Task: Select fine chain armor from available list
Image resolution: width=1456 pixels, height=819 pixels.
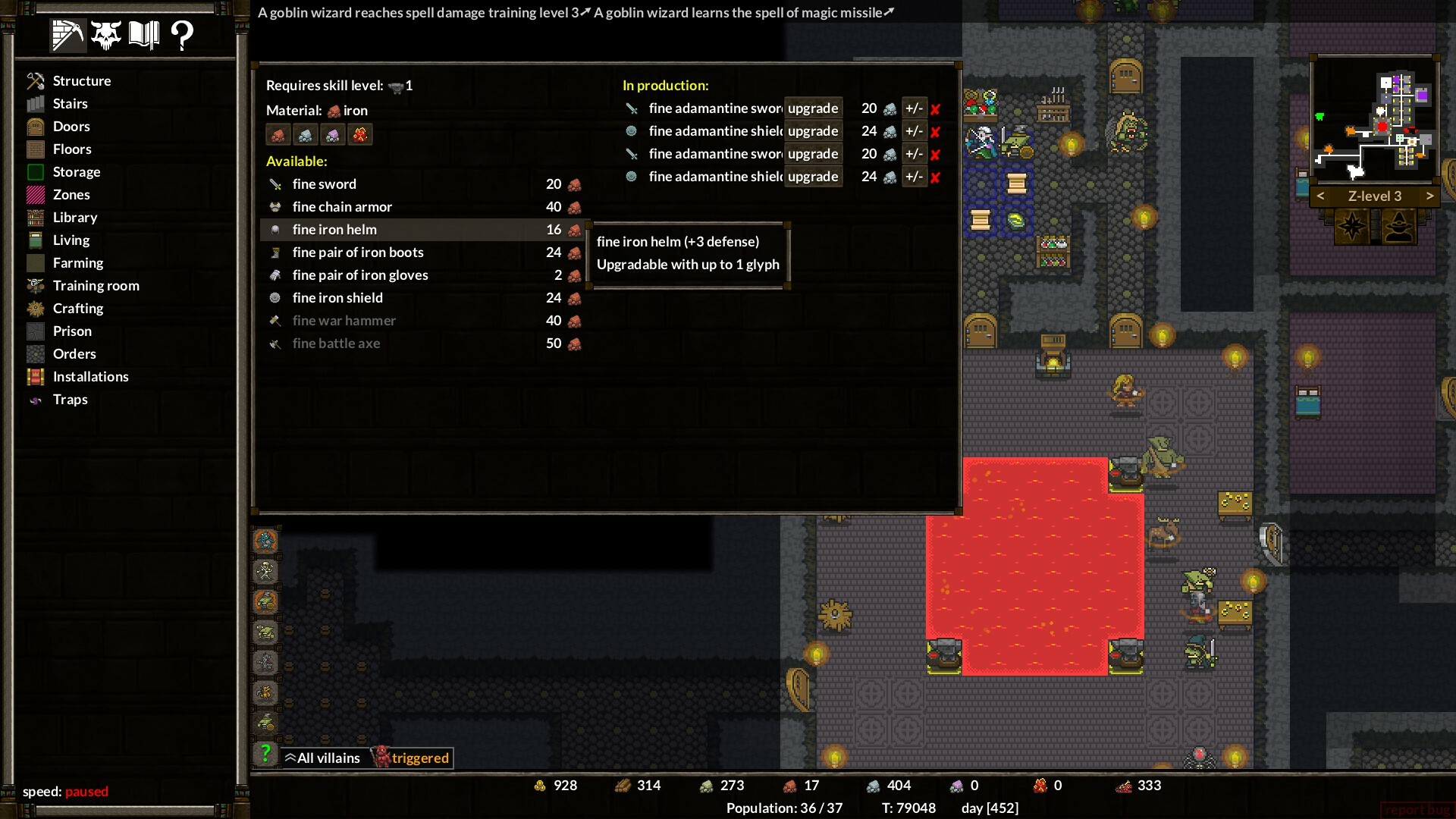Action: tap(342, 206)
